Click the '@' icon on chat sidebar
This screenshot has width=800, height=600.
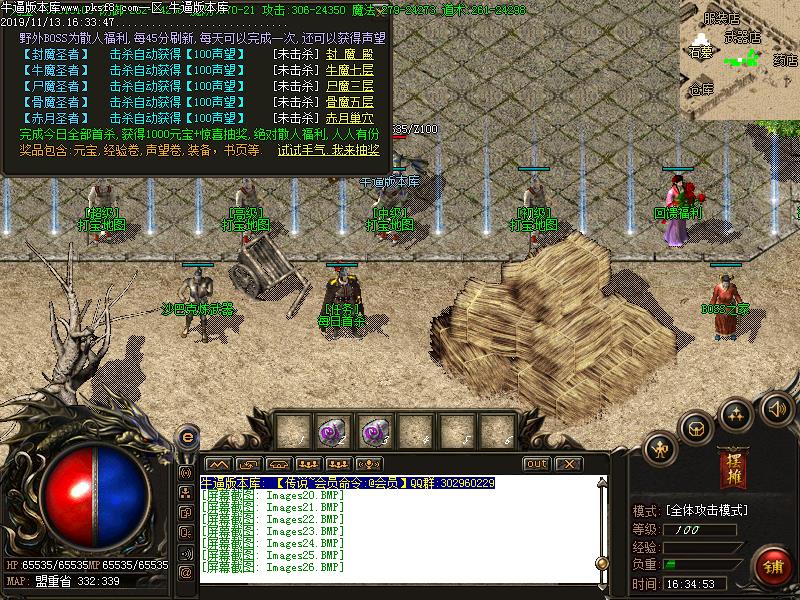tap(185, 572)
